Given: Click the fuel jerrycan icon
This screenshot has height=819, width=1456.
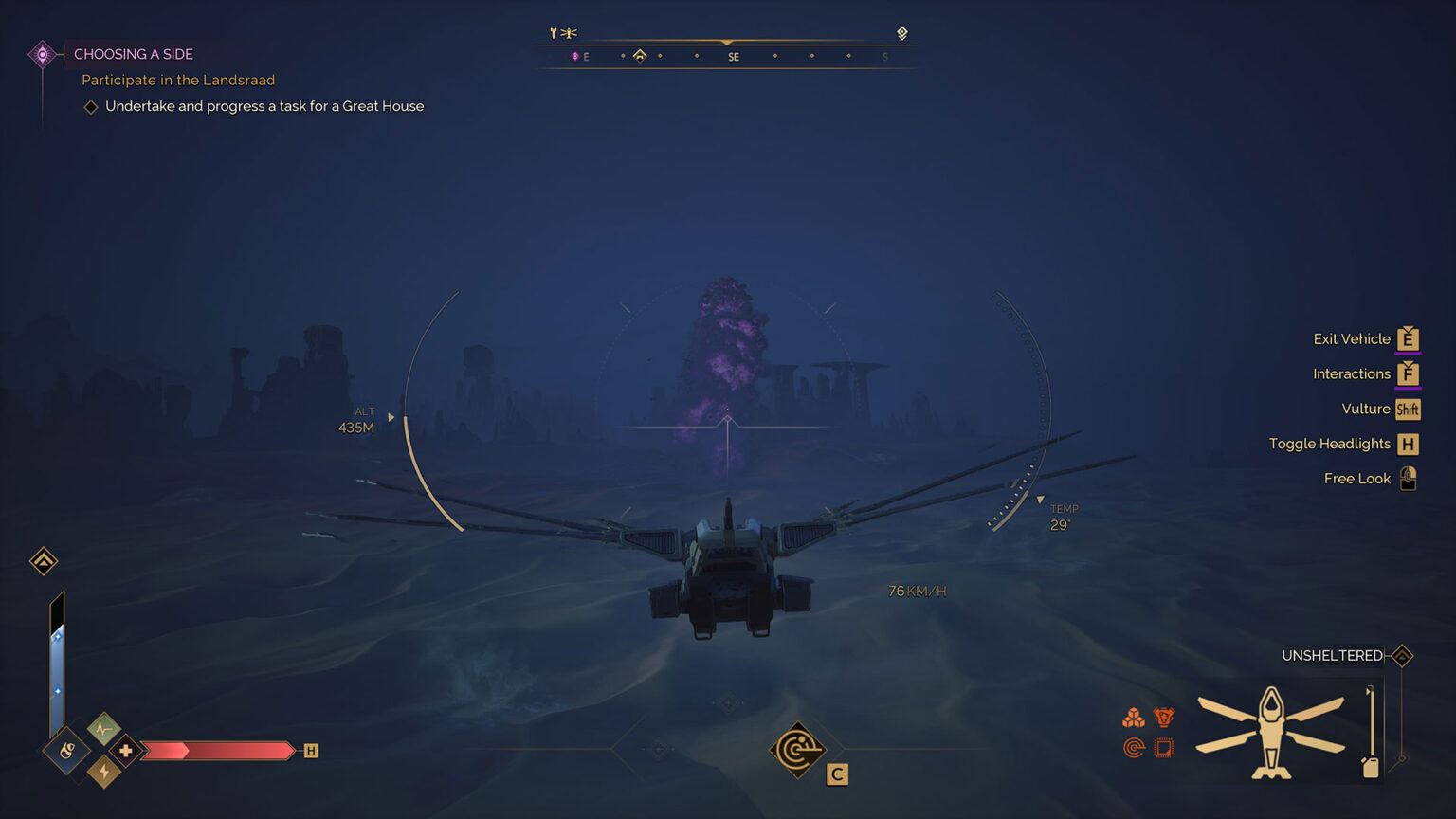Looking at the screenshot, I should pyautogui.click(x=1371, y=766).
